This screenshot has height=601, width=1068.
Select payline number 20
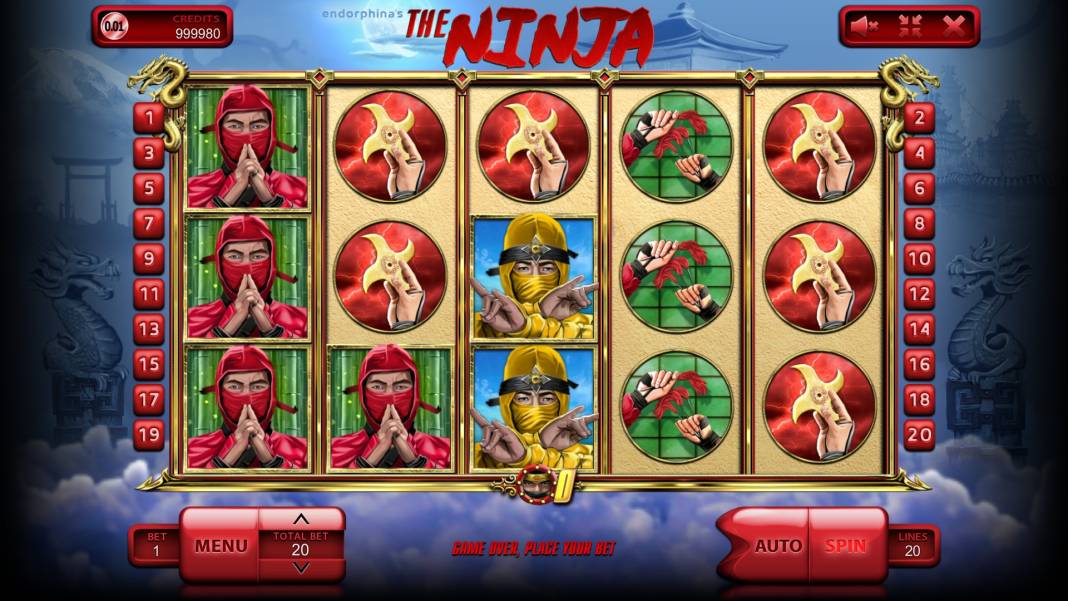click(919, 434)
